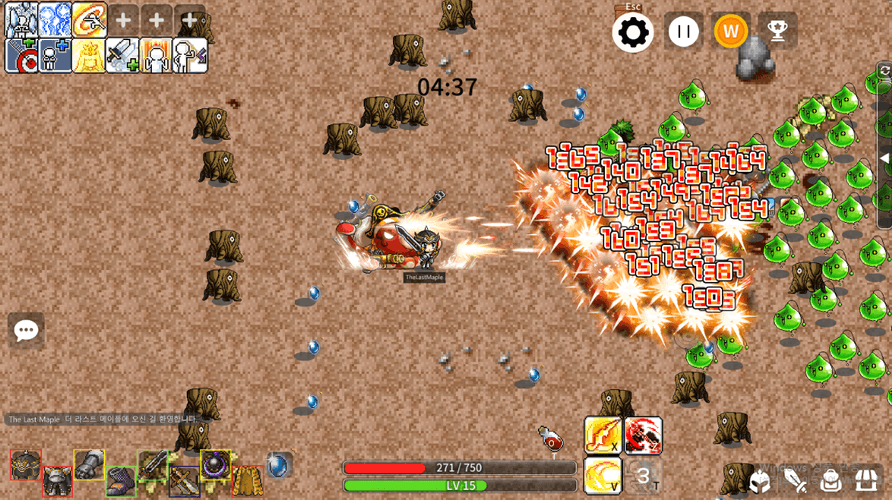Open the shop stall button

tap(866, 480)
